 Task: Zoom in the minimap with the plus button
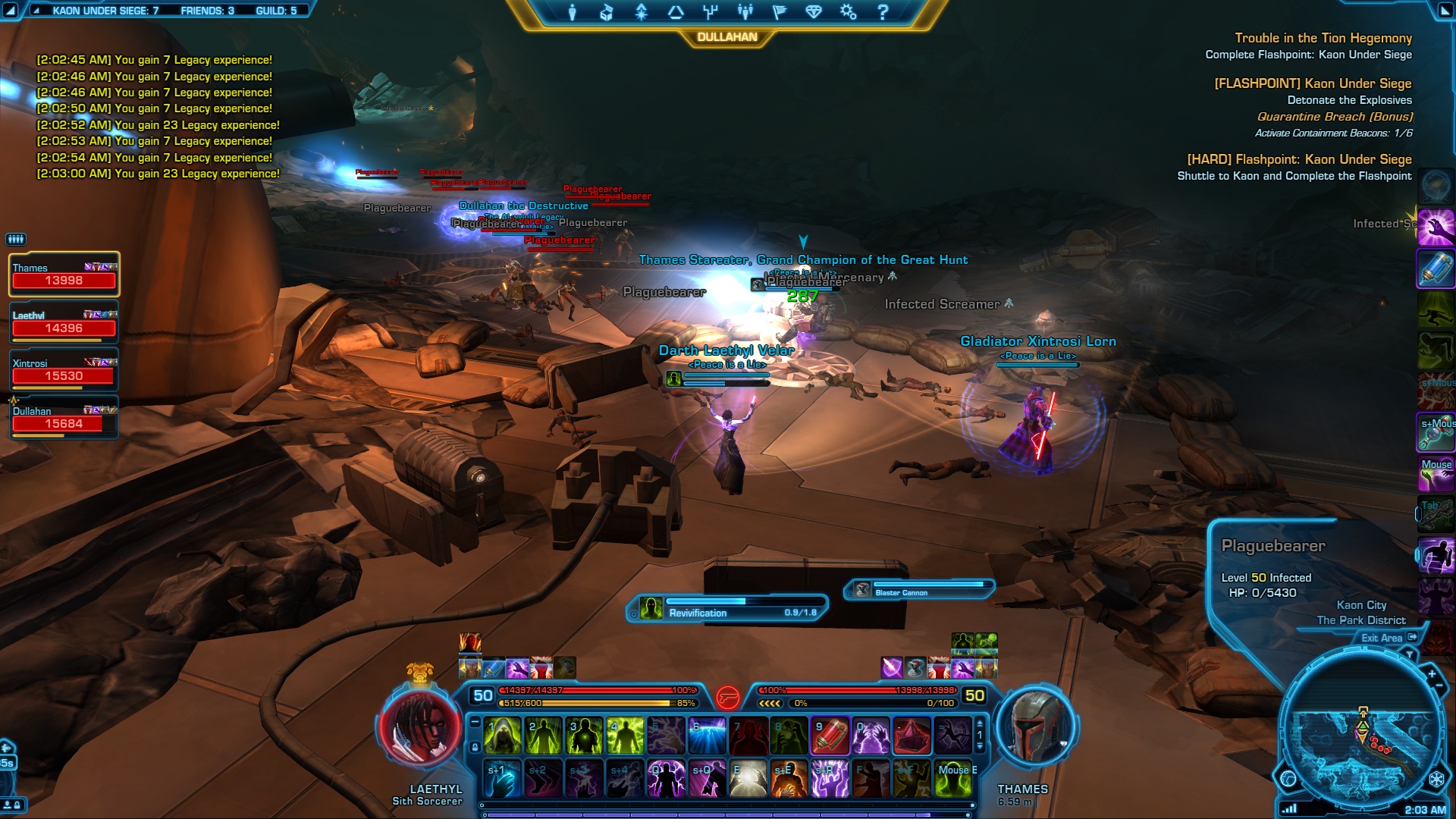tap(1431, 674)
